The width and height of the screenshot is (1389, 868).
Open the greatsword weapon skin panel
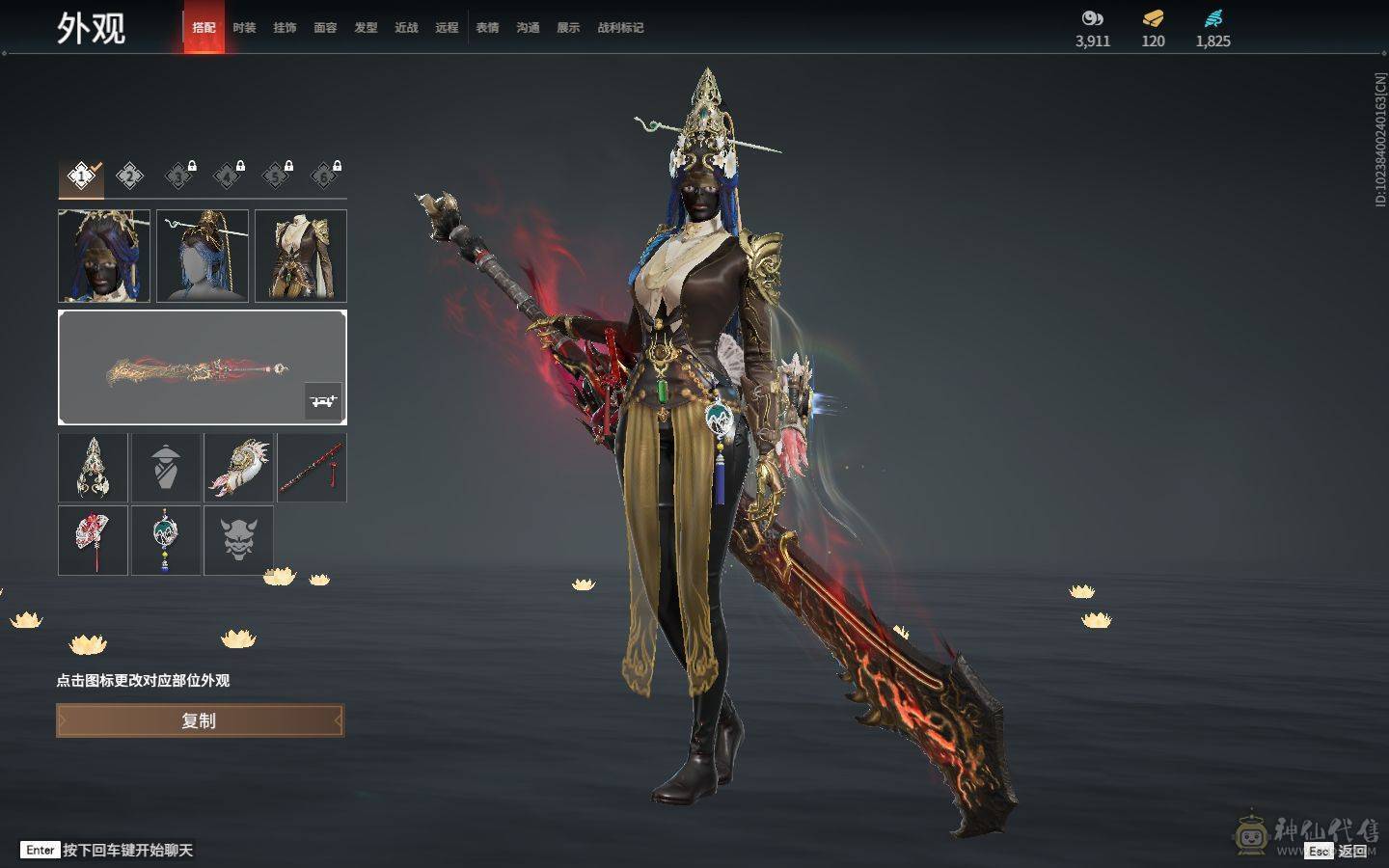click(x=193, y=367)
